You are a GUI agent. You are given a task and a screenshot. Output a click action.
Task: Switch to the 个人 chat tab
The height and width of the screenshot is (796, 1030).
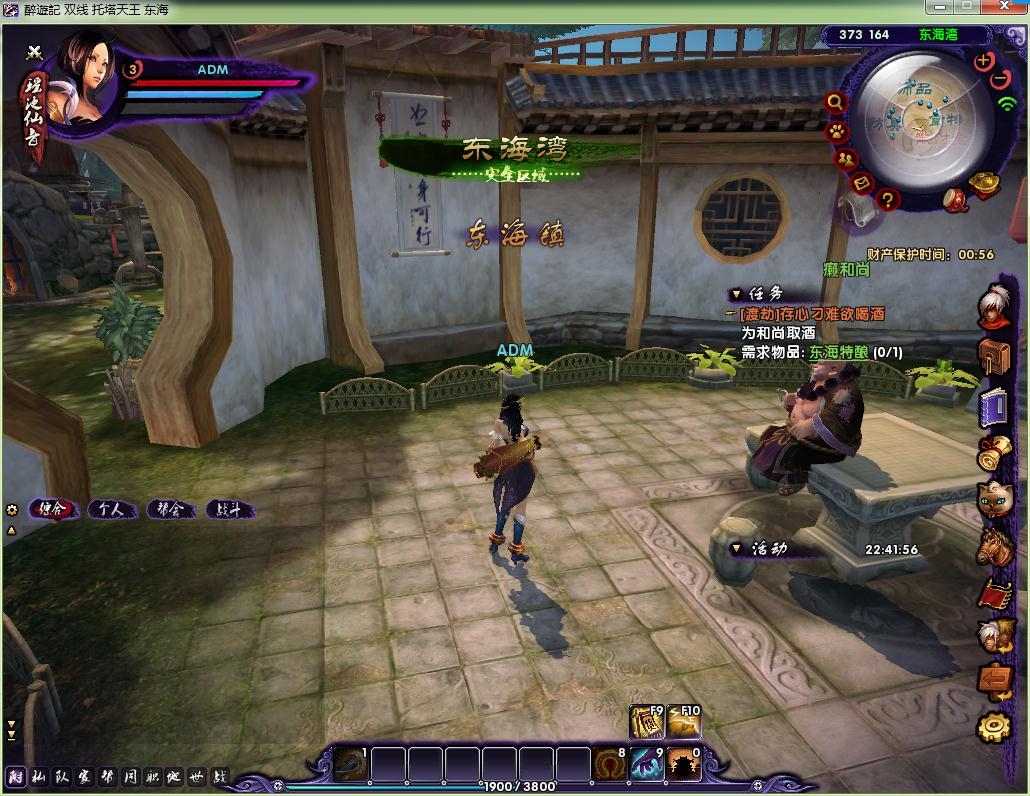click(x=111, y=509)
